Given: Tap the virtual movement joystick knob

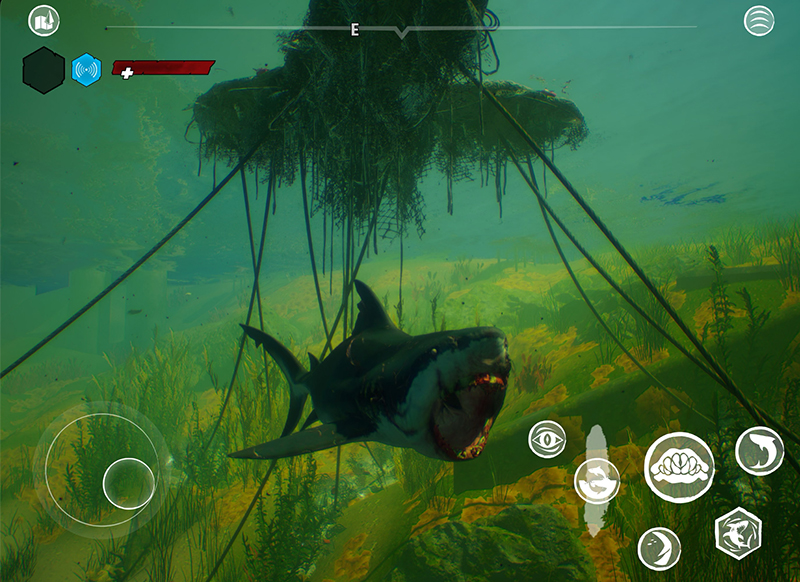Looking at the screenshot, I should click(x=129, y=483).
